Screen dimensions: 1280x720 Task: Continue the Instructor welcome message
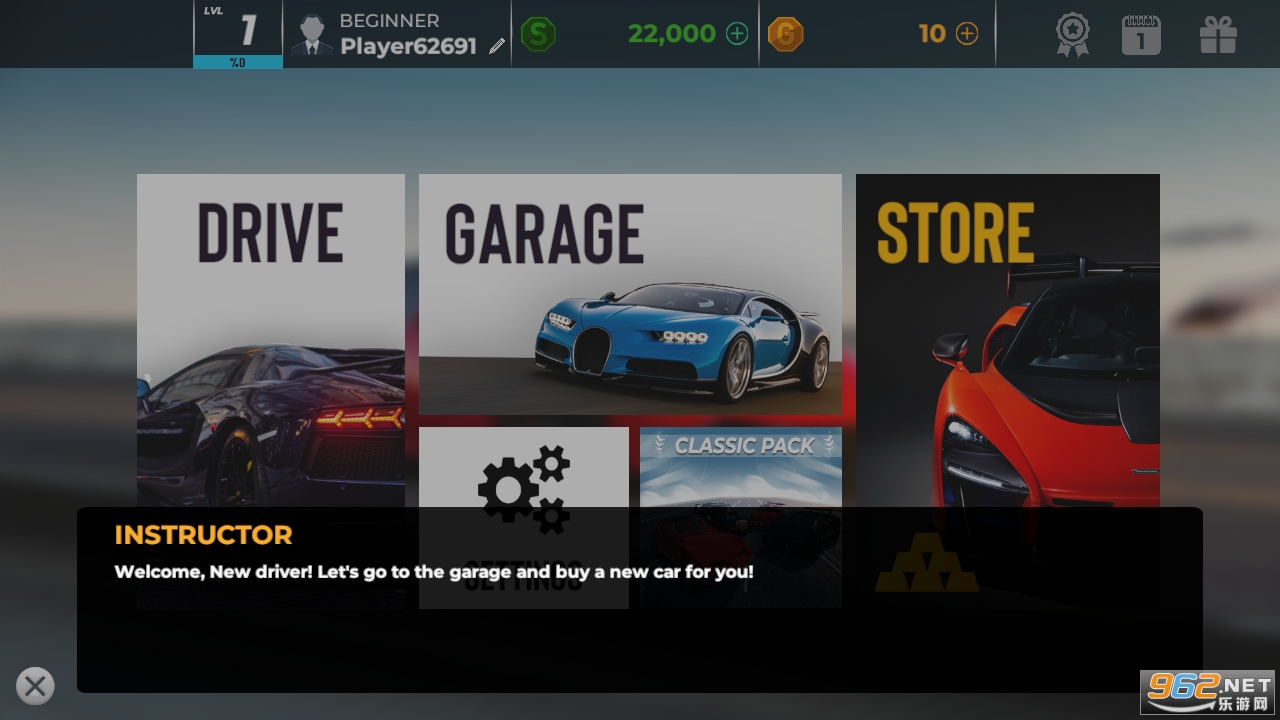click(640, 600)
